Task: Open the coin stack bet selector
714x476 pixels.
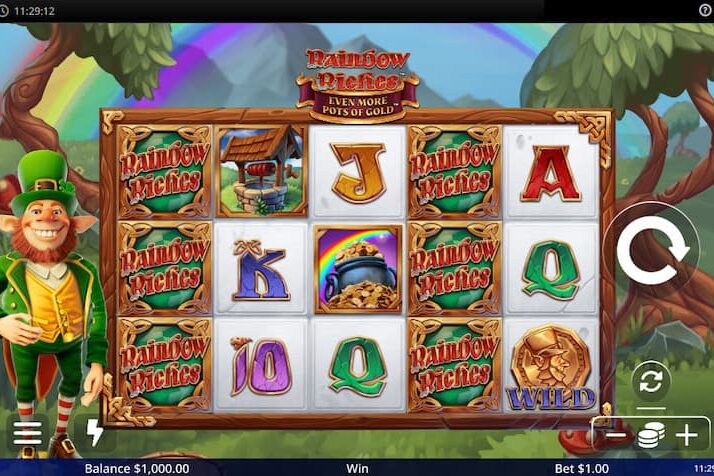Action: pyautogui.click(x=651, y=435)
